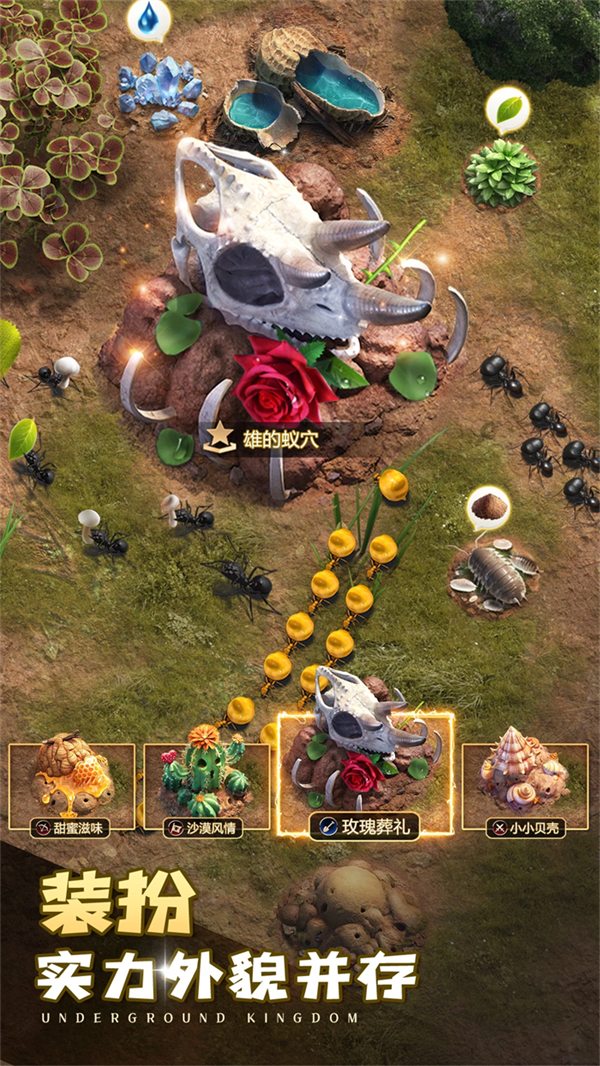600x1066 pixels.
Task: Select the 小小贝壳 seashell nest skin
Action: pos(525,786)
